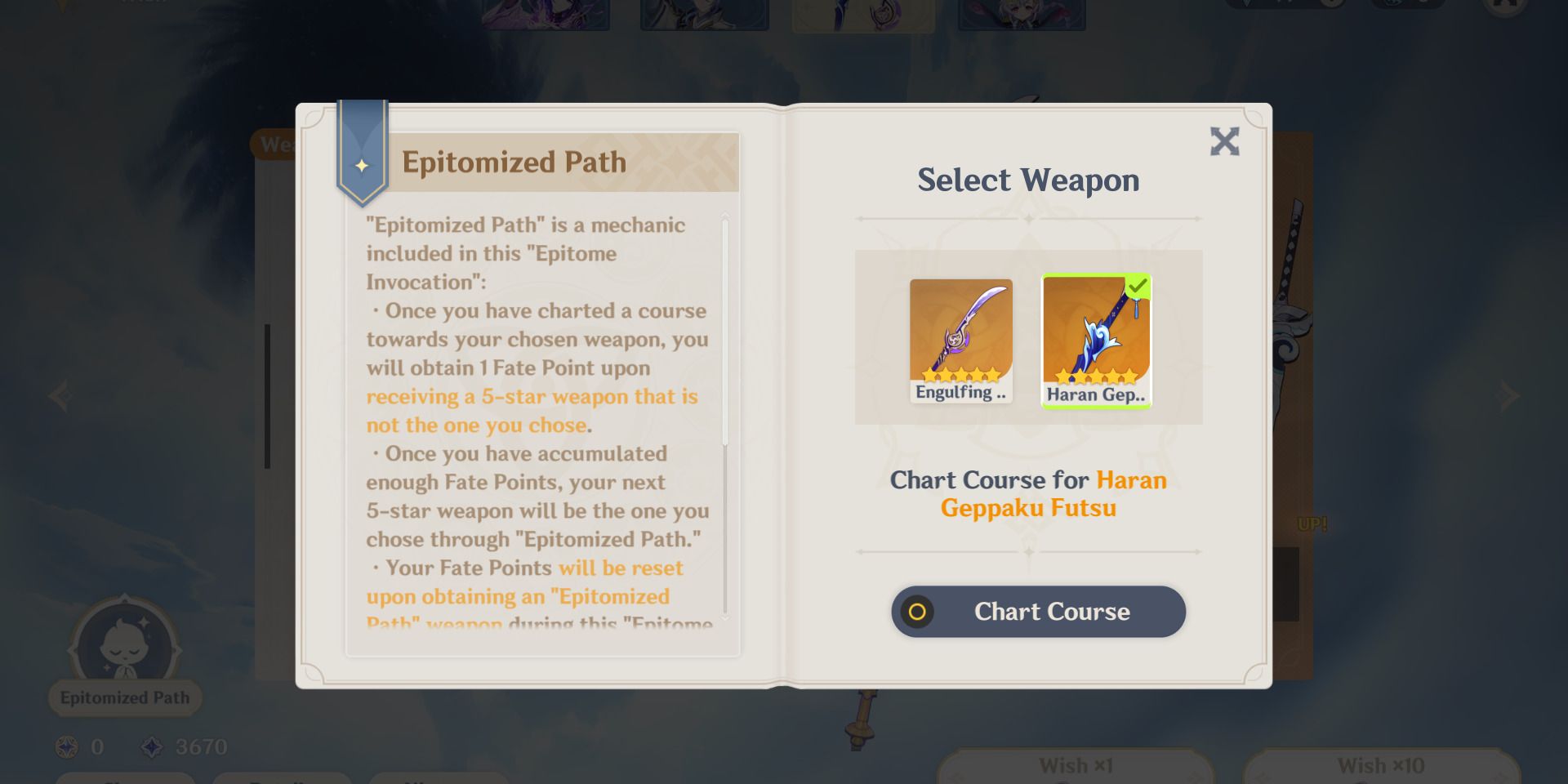
Task: Click the left page-turn arrow
Action: pos(61,396)
